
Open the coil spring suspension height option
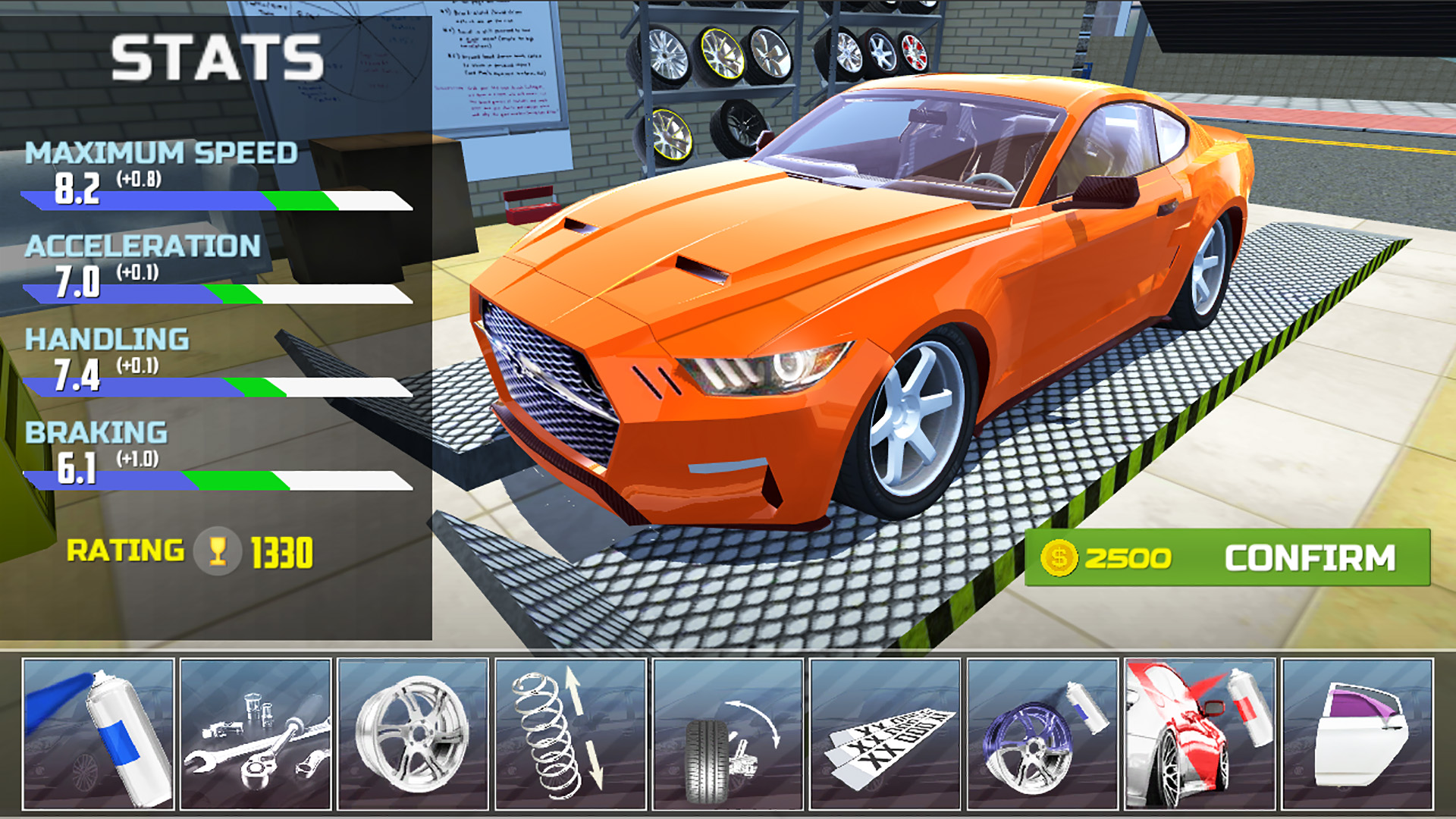click(x=570, y=734)
